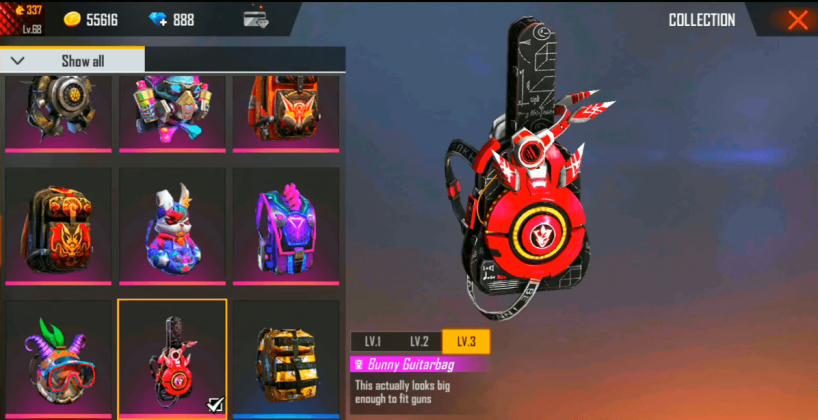This screenshot has height=420, width=818.
Task: Open the gold coins balance
Action: 88,19
